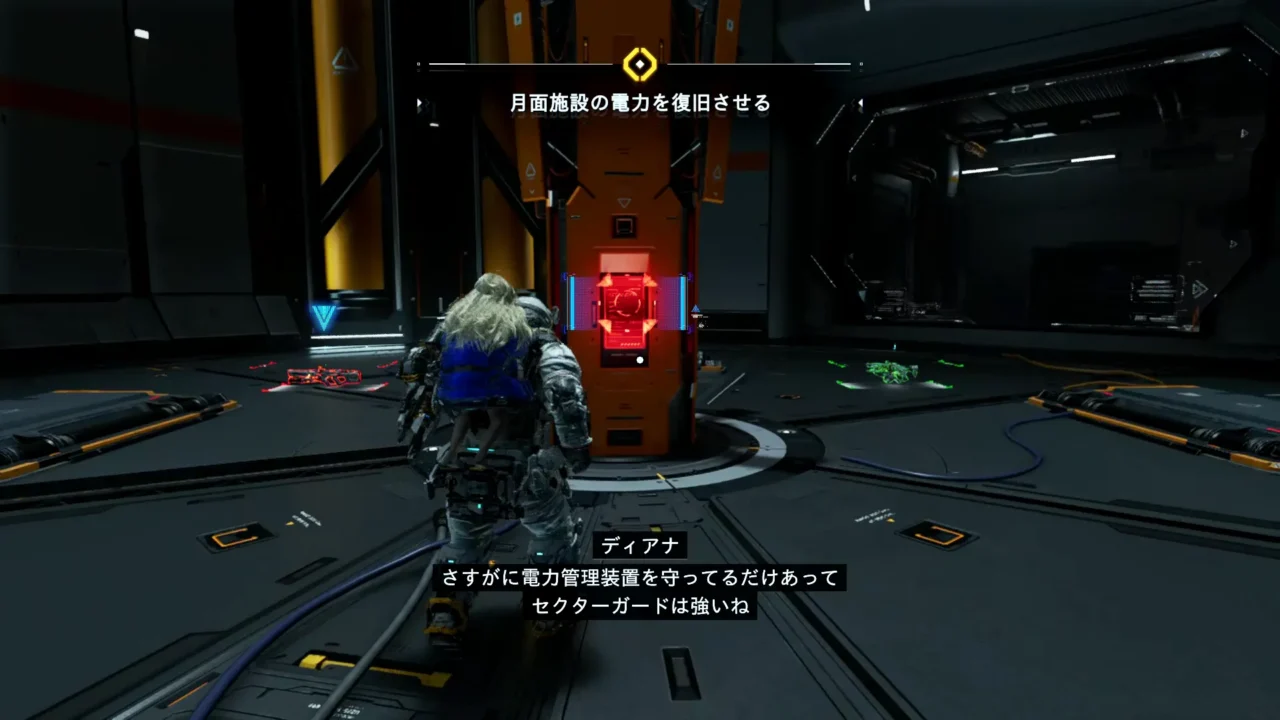Click the blue triangle waypoint marker

tap(323, 318)
